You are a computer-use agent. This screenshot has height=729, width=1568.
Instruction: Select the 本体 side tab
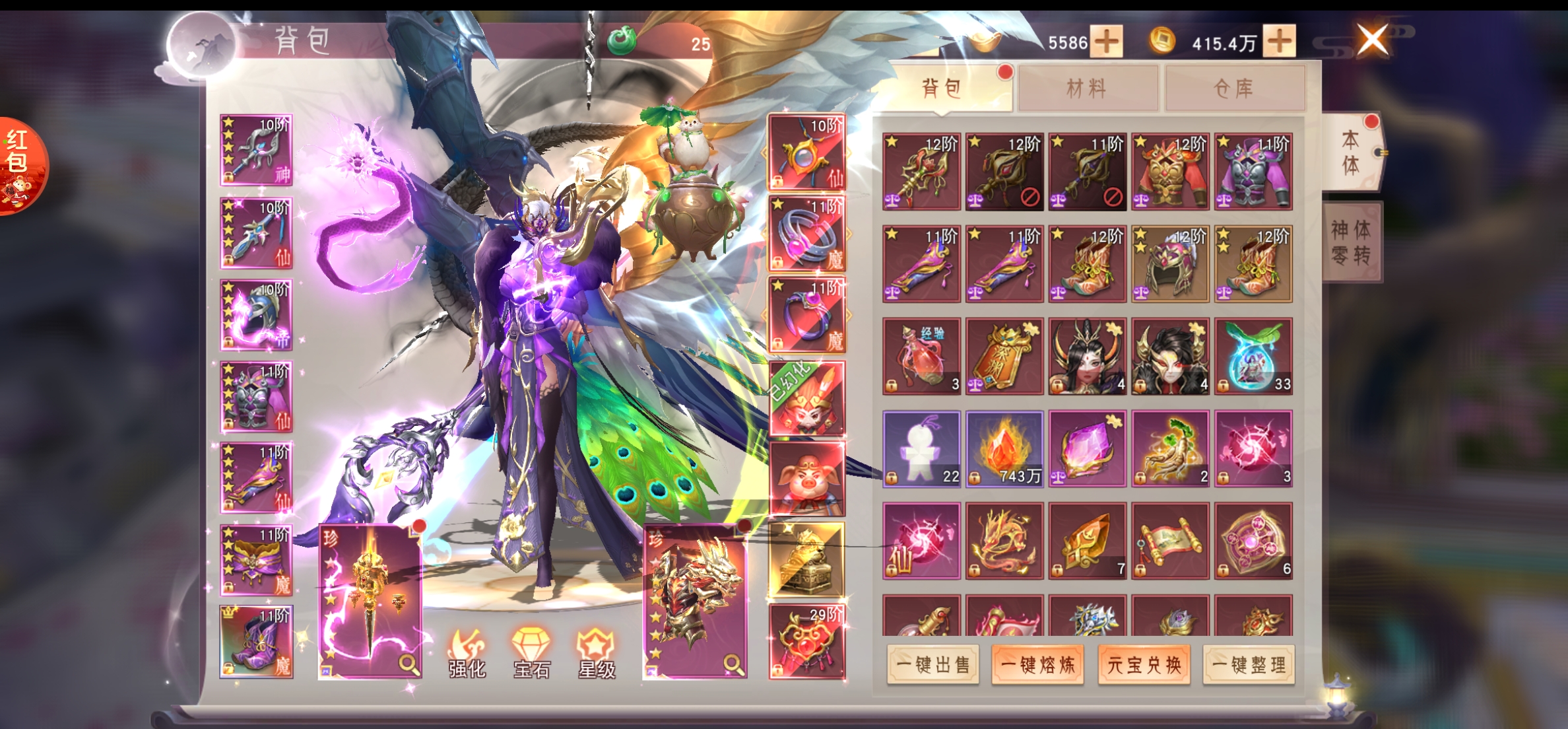pos(1351,152)
